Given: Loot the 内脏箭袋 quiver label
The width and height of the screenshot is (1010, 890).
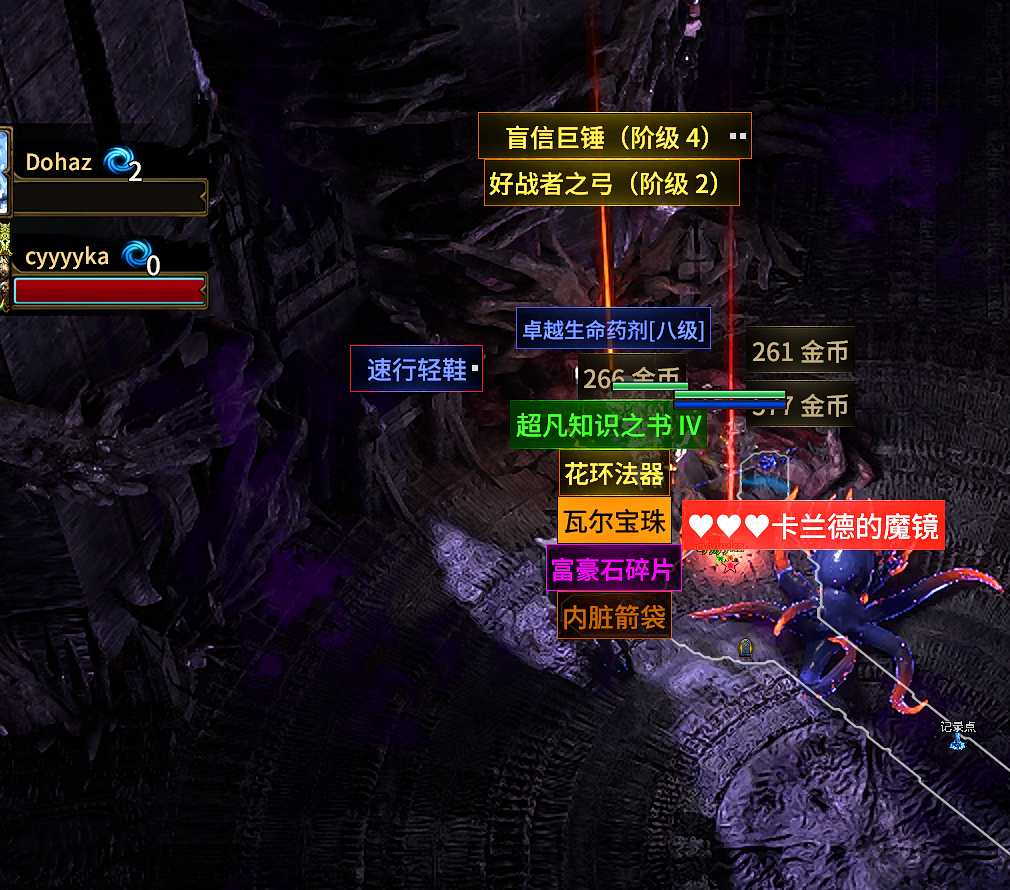Looking at the screenshot, I should click(613, 617).
